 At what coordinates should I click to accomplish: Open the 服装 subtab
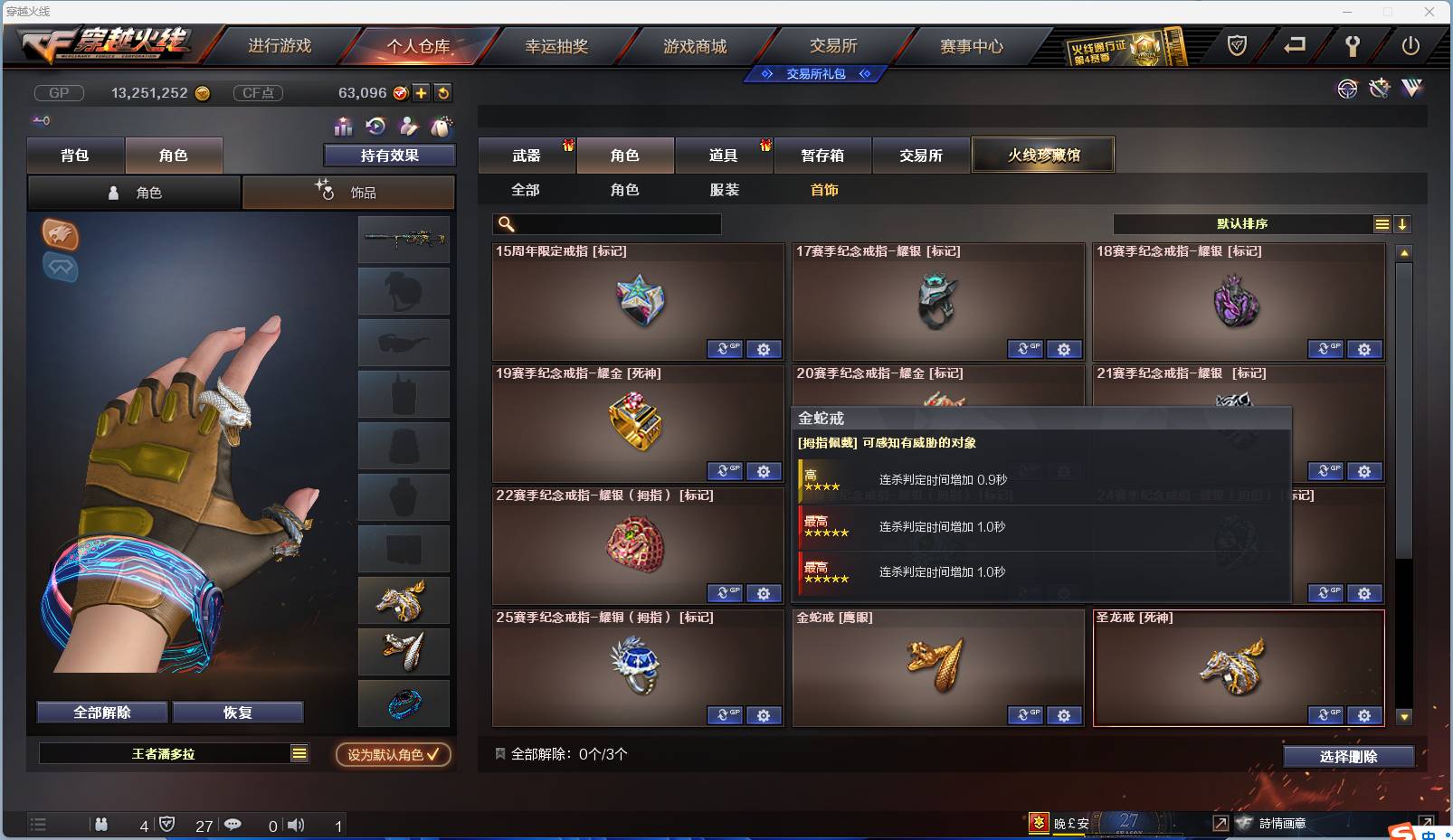coord(726,190)
